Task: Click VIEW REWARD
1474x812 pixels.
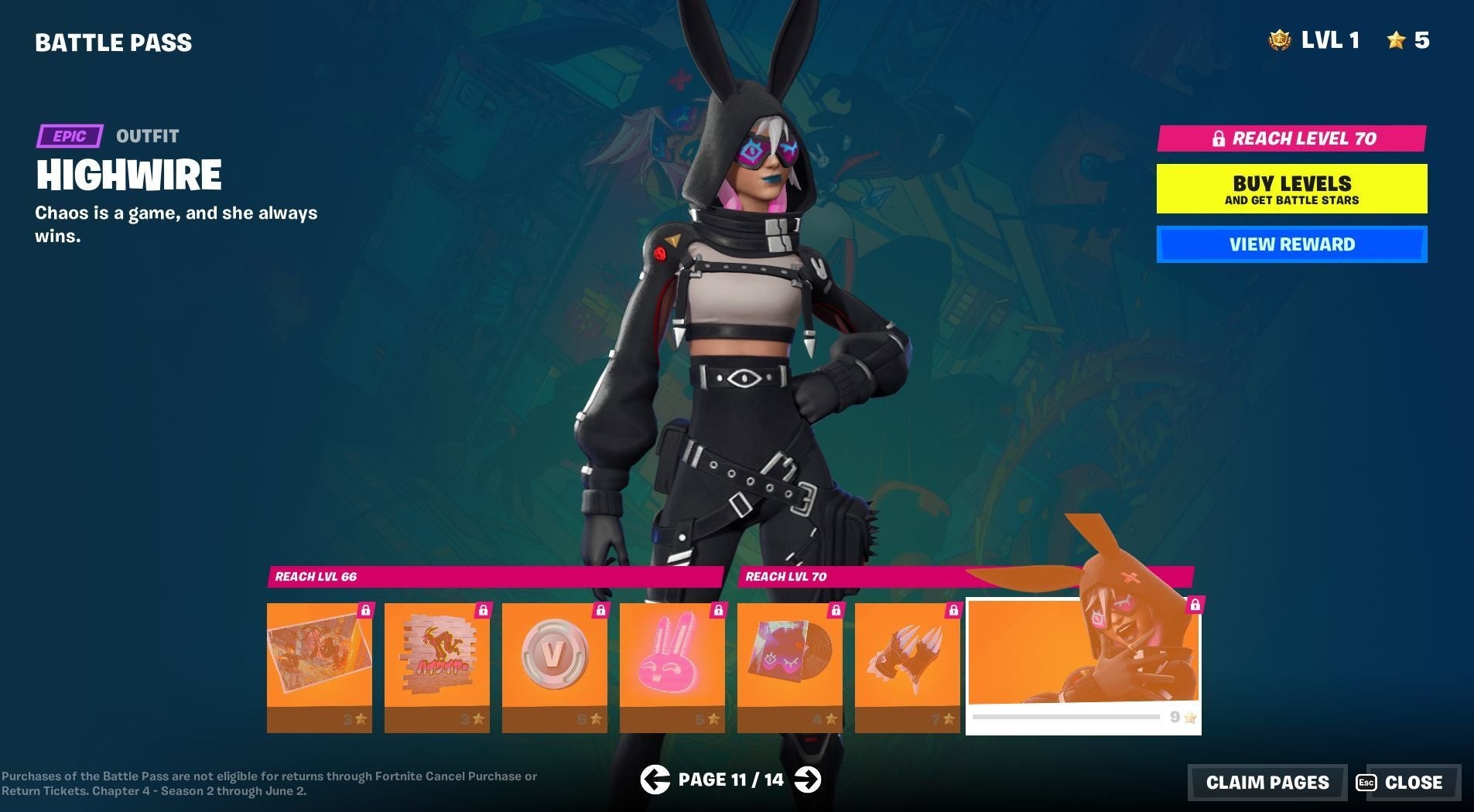Action: point(1291,244)
